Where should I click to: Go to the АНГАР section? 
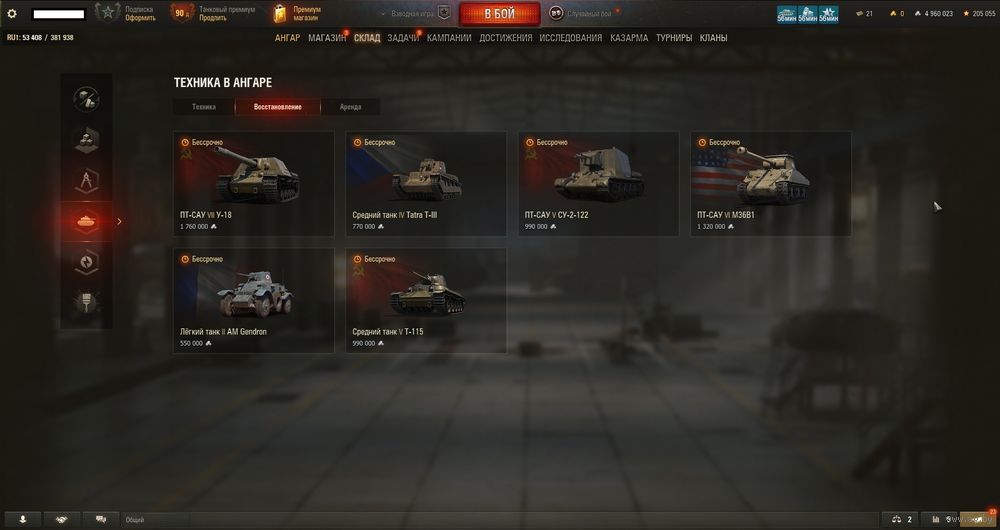(287, 38)
